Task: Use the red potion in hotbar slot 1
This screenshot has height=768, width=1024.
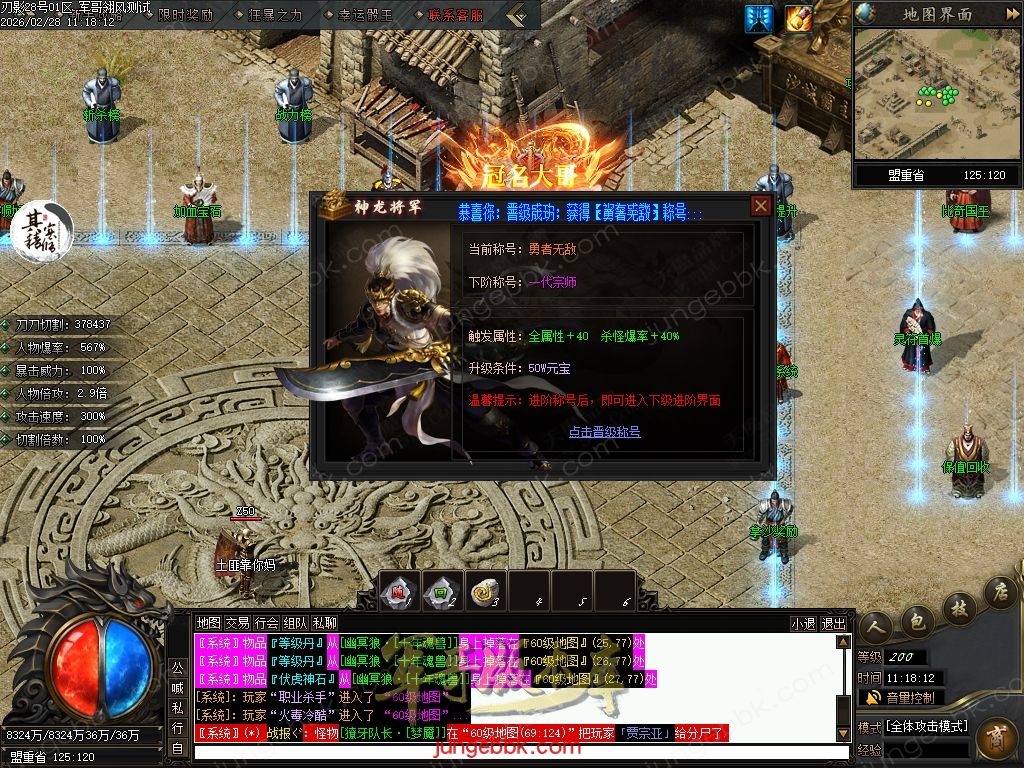Action: tap(400, 590)
